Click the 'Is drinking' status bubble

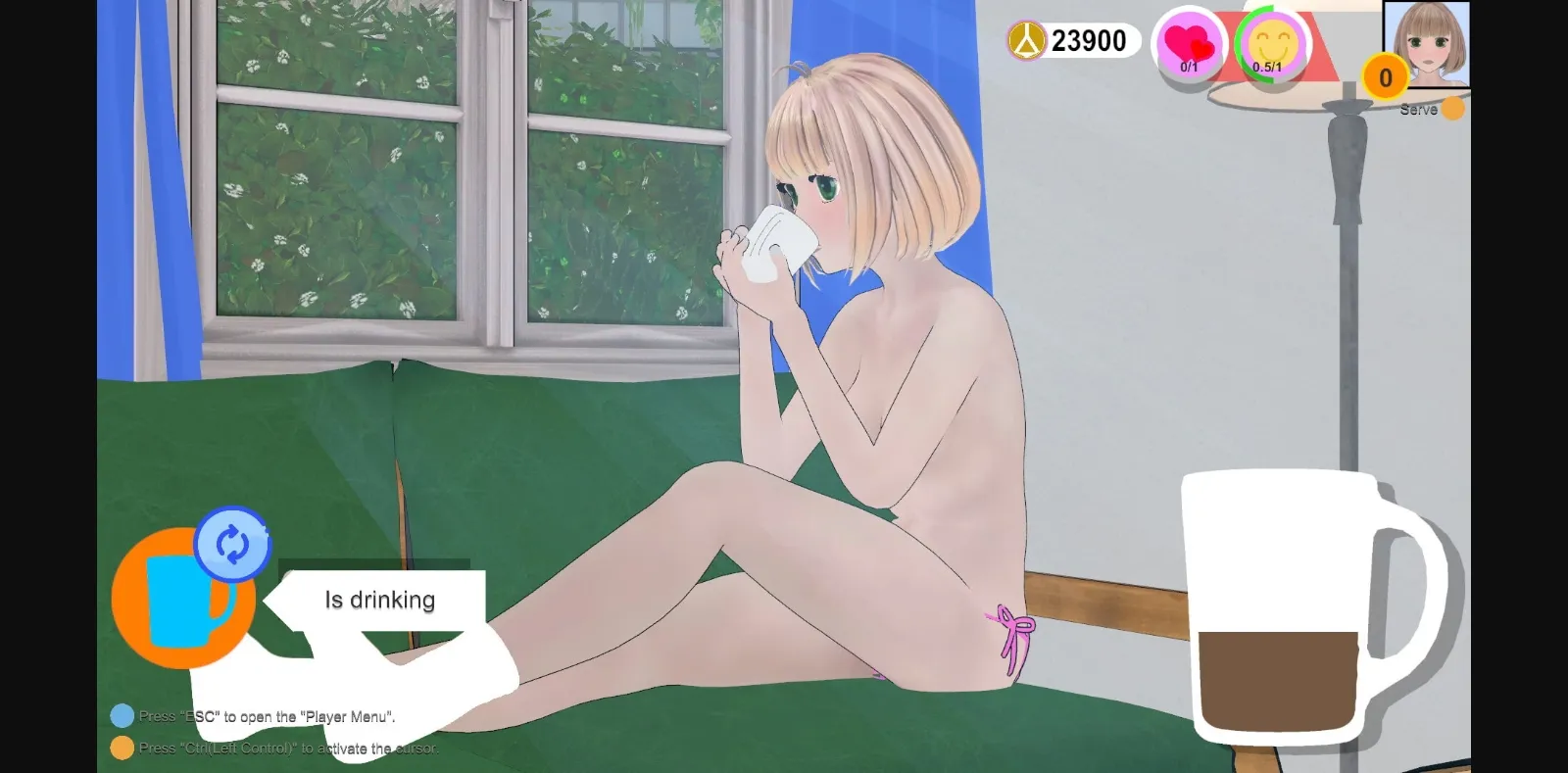pos(379,599)
